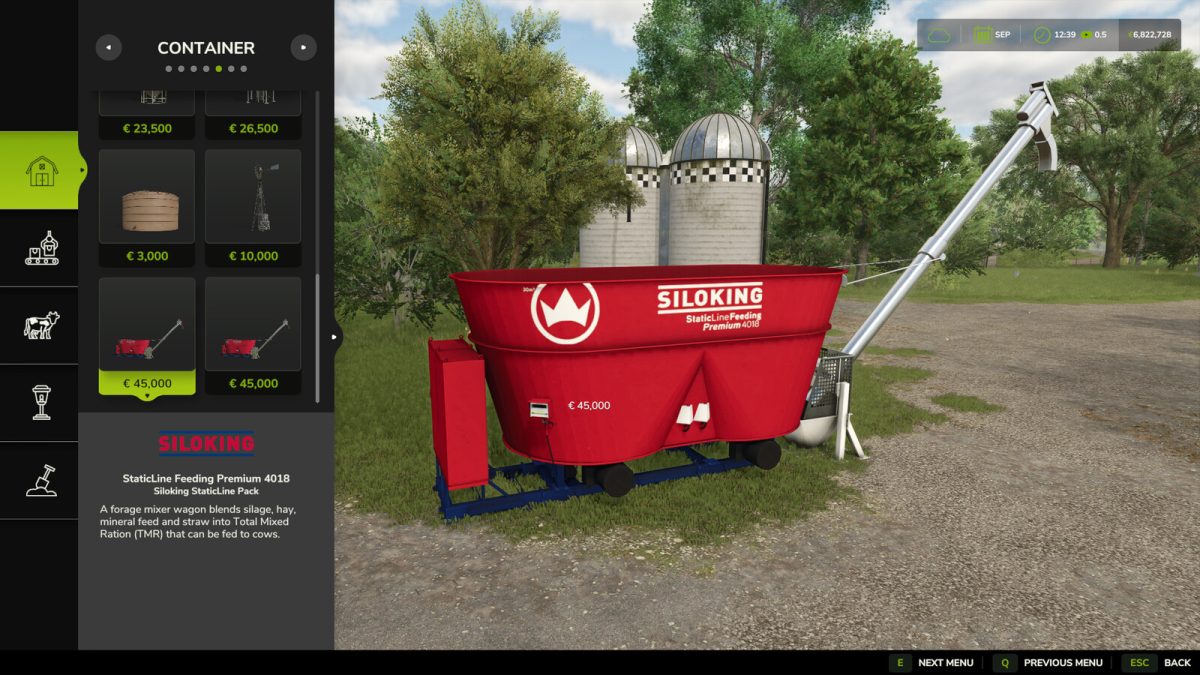Viewport: 1200px width, 675px height.
Task: Open the barn buildings category
Action: pos(40,170)
